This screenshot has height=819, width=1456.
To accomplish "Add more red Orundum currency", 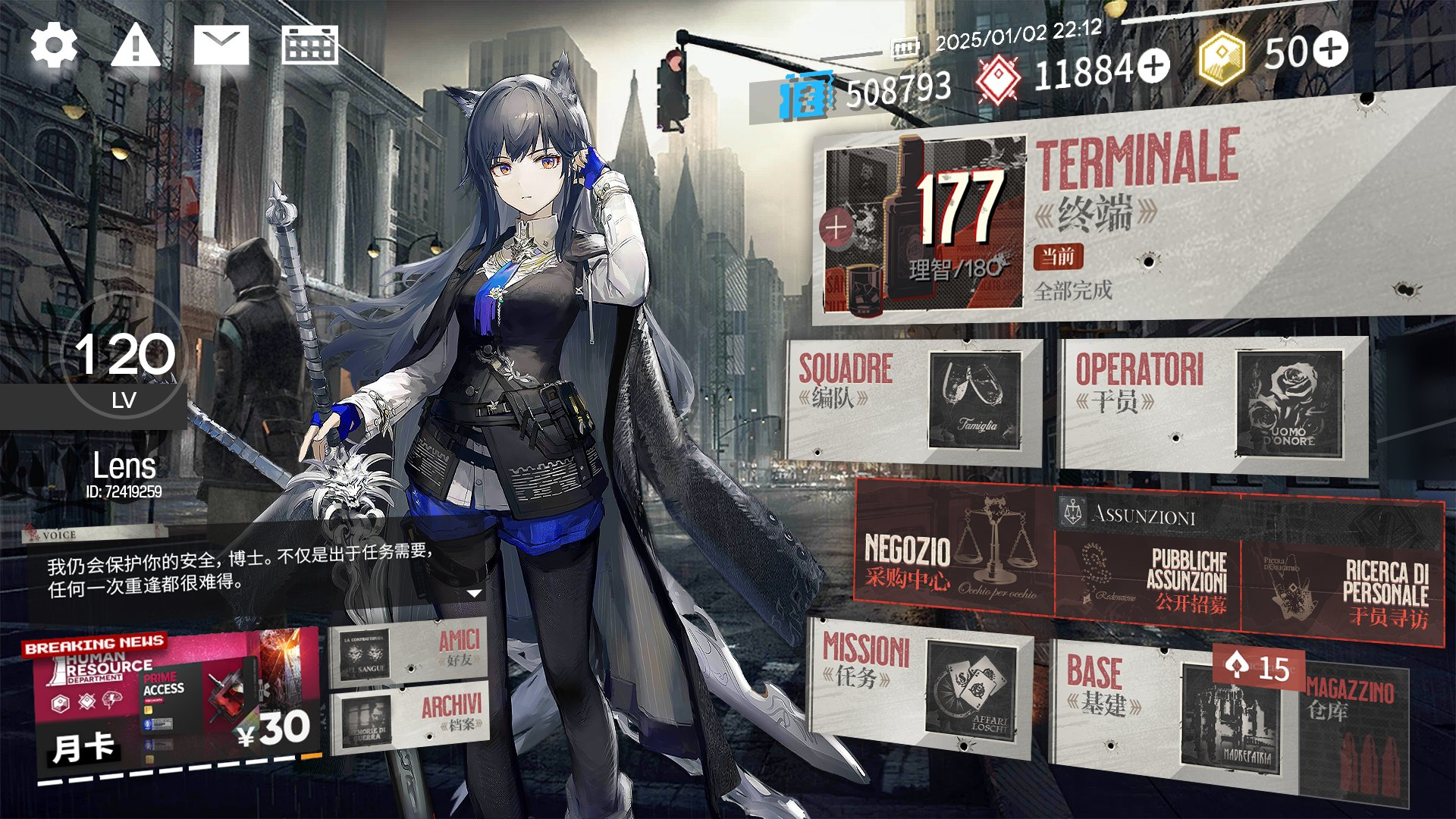I will click(x=1153, y=66).
